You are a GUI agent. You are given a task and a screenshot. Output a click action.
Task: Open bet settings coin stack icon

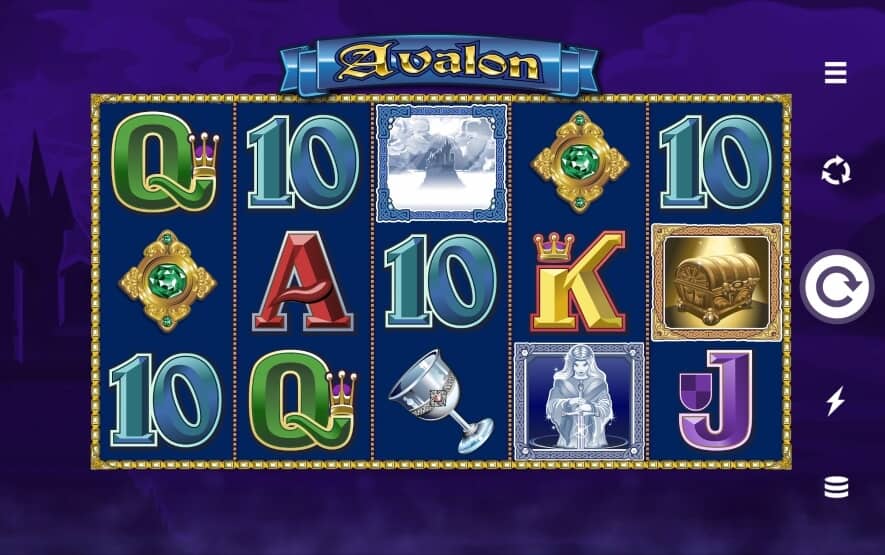(x=835, y=487)
